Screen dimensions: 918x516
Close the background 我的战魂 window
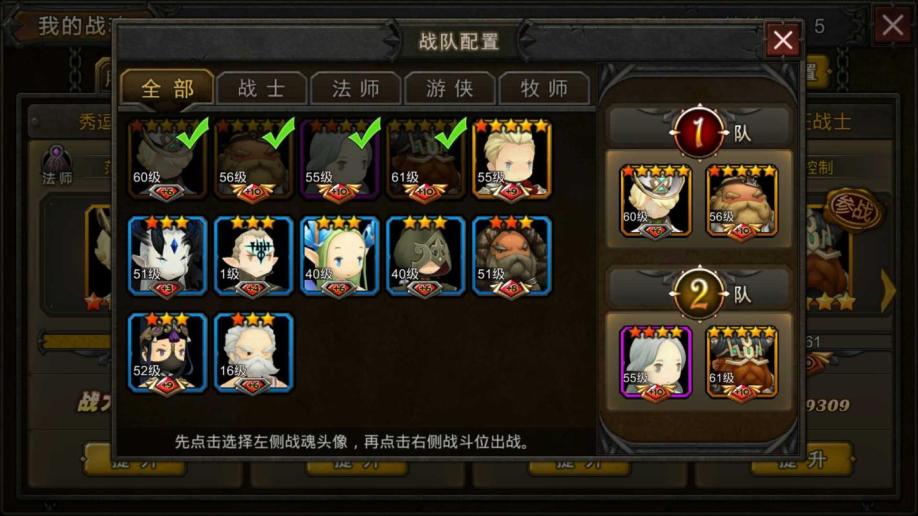[x=893, y=25]
